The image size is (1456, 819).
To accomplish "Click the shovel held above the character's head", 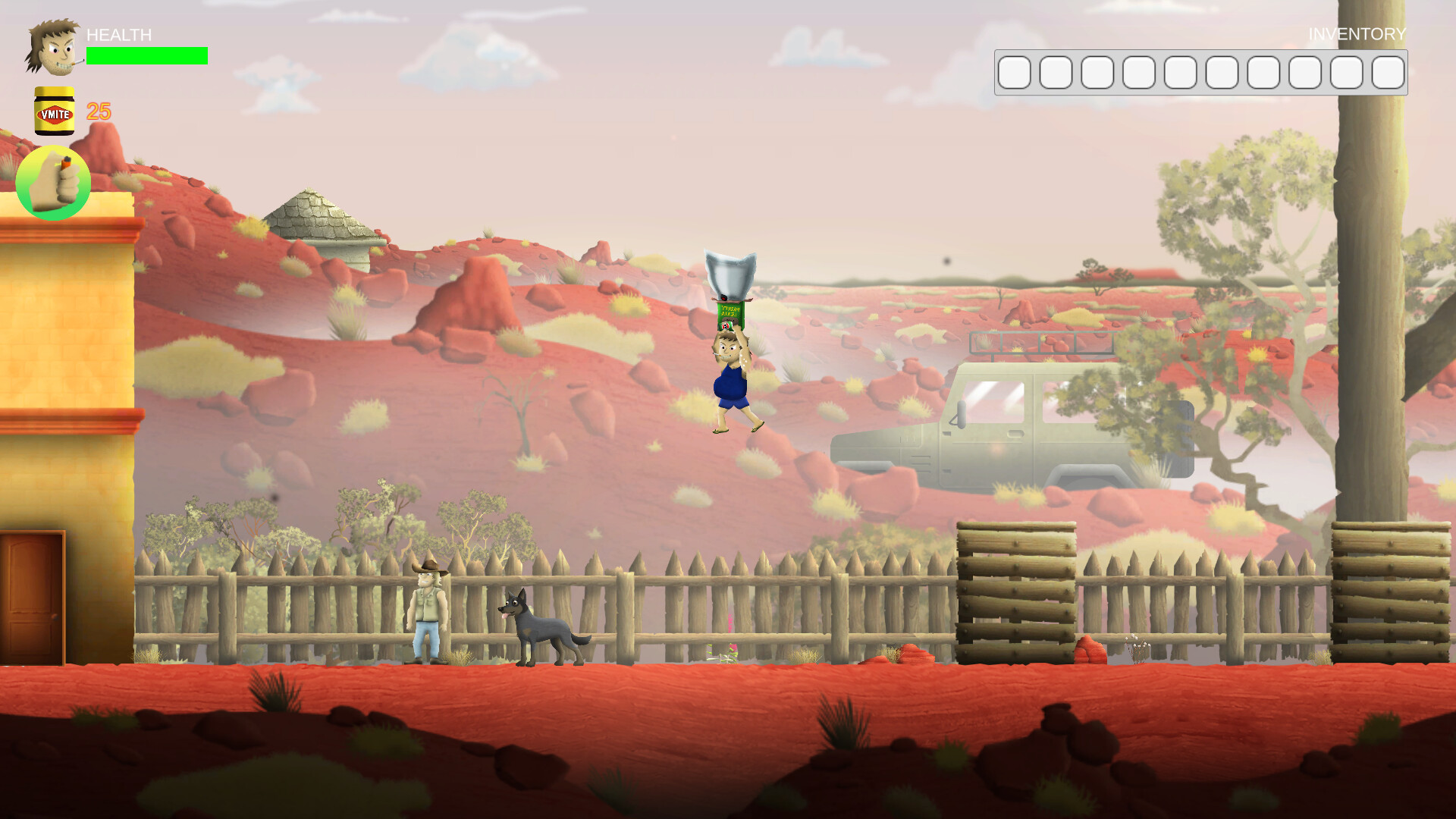I will [730, 270].
